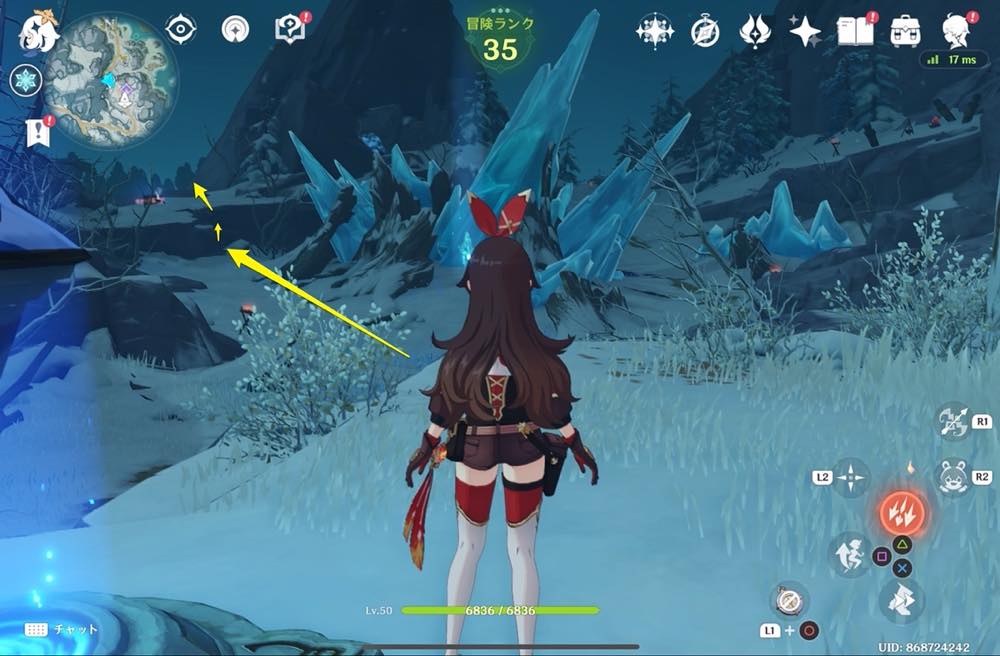
Task: Use the compass gadget quick-slot
Action: tap(789, 601)
